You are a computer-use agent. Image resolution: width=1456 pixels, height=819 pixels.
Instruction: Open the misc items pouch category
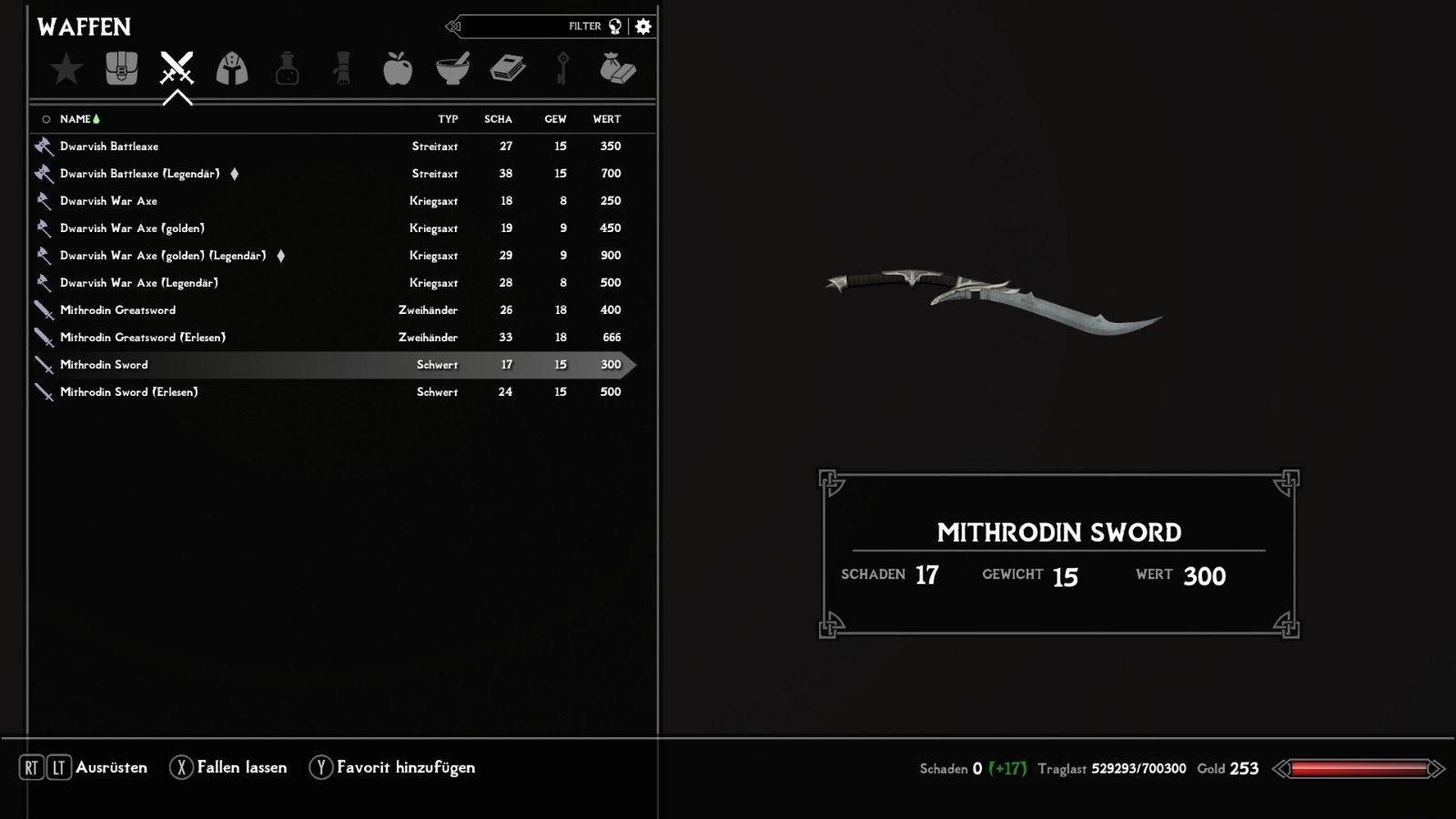[x=618, y=69]
